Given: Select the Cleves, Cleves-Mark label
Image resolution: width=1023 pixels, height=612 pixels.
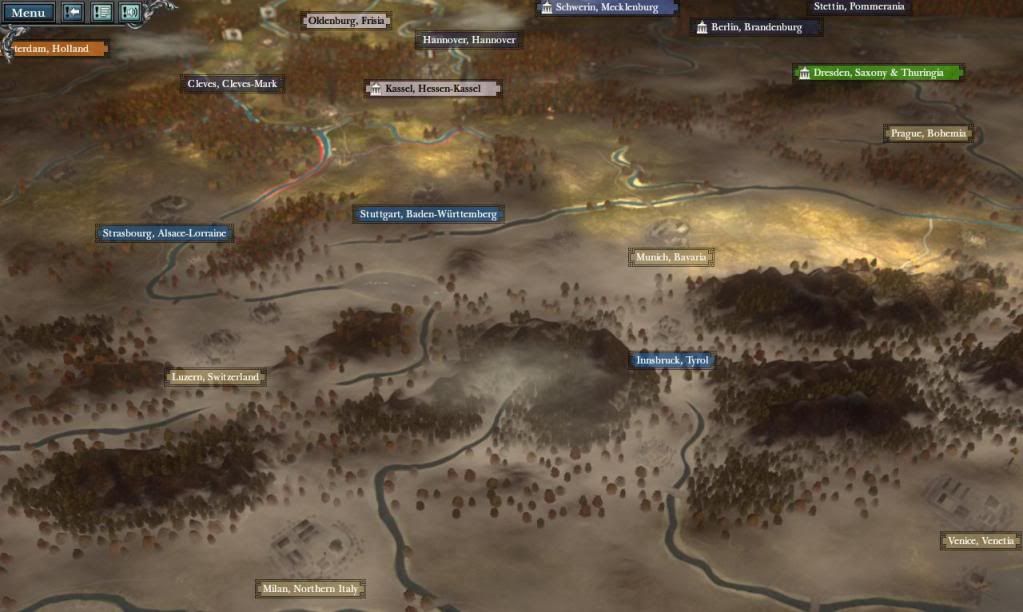Looking at the screenshot, I should (x=232, y=84).
